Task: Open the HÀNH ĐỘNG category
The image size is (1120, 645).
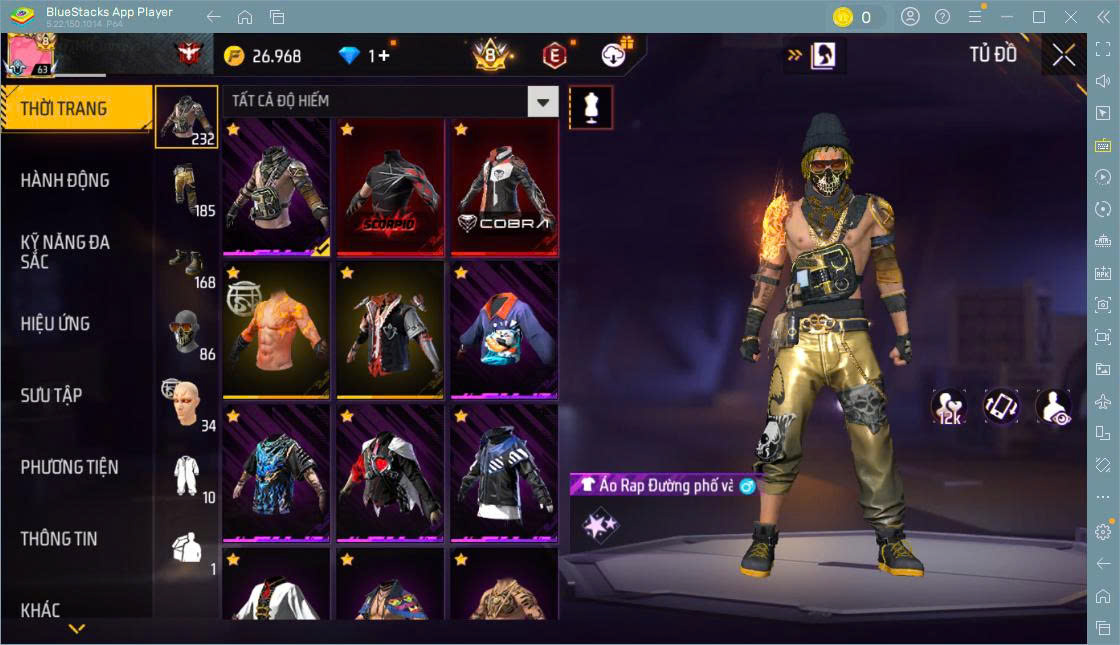Action: tap(65, 180)
